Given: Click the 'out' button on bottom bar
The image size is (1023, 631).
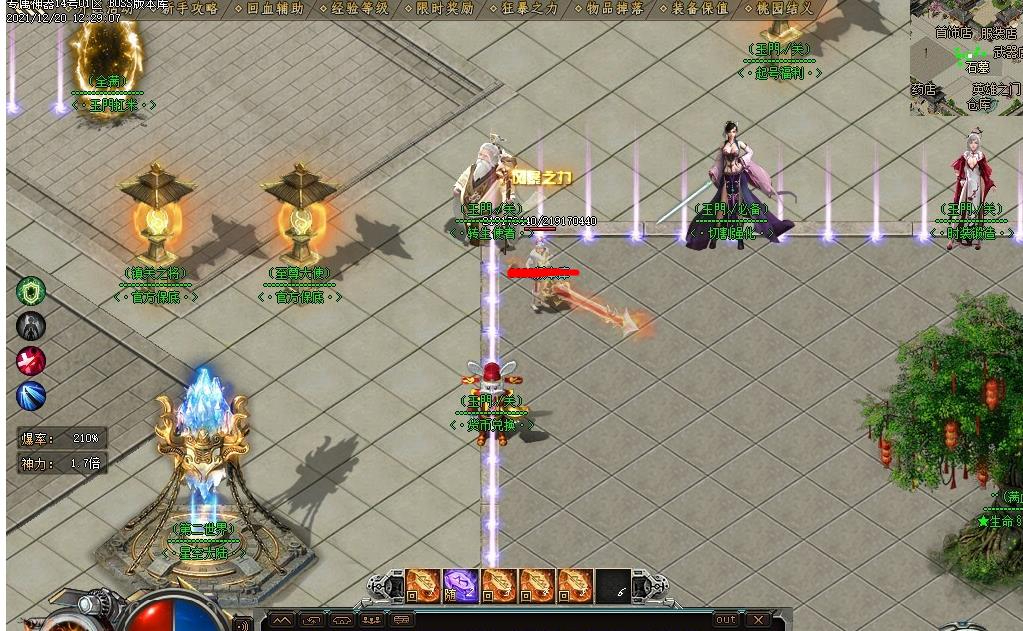Looking at the screenshot, I should click(x=726, y=620).
